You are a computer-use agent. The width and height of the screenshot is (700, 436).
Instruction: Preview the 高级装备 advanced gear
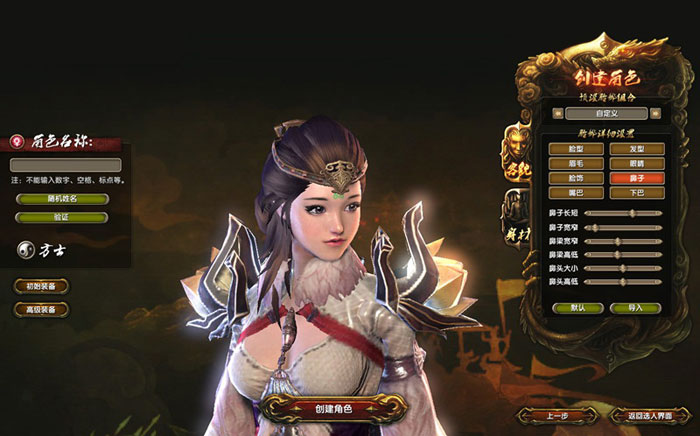point(41,310)
